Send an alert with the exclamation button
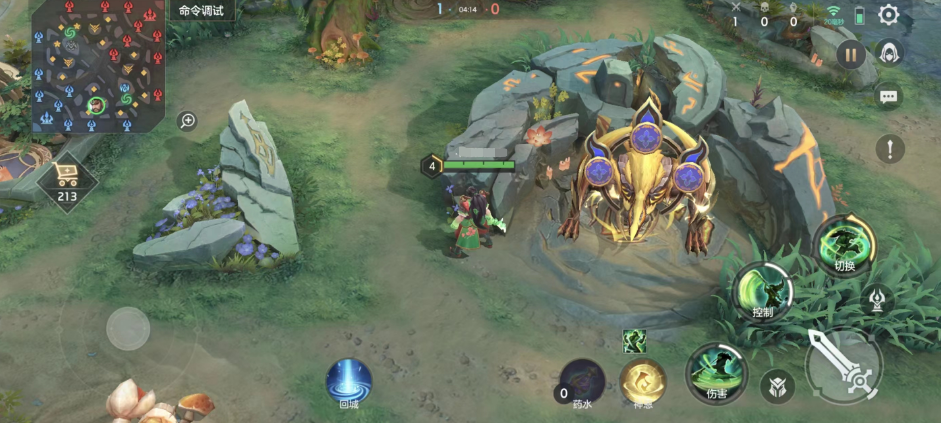The image size is (941, 423). click(x=889, y=150)
